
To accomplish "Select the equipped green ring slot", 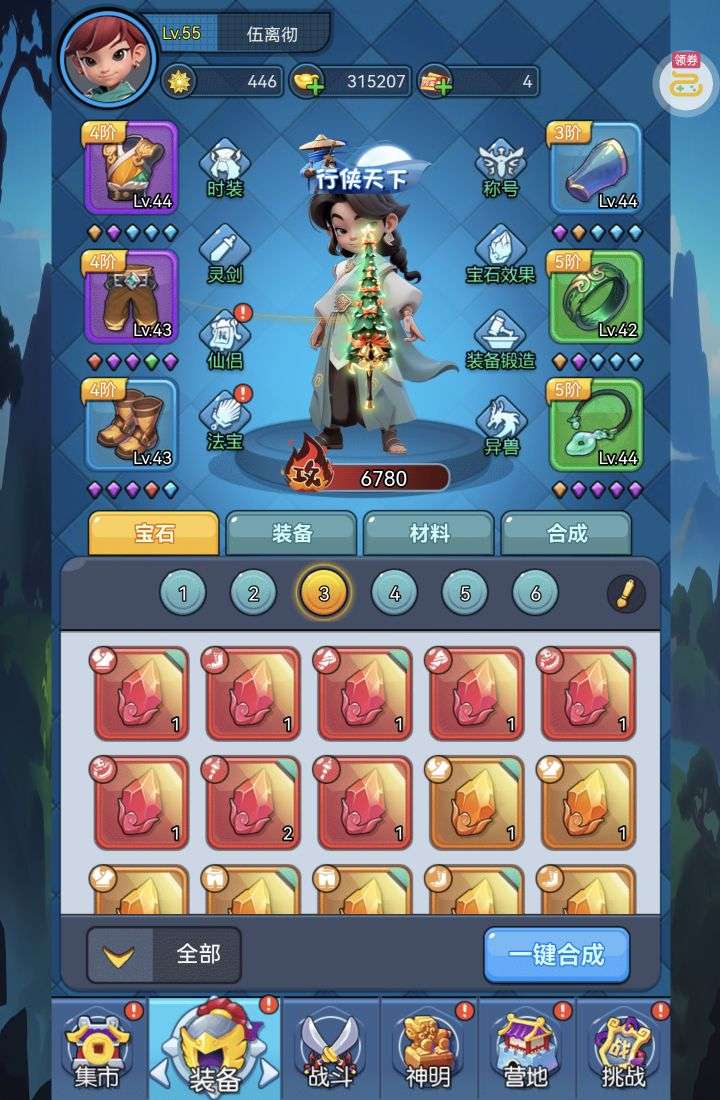I will tap(596, 297).
